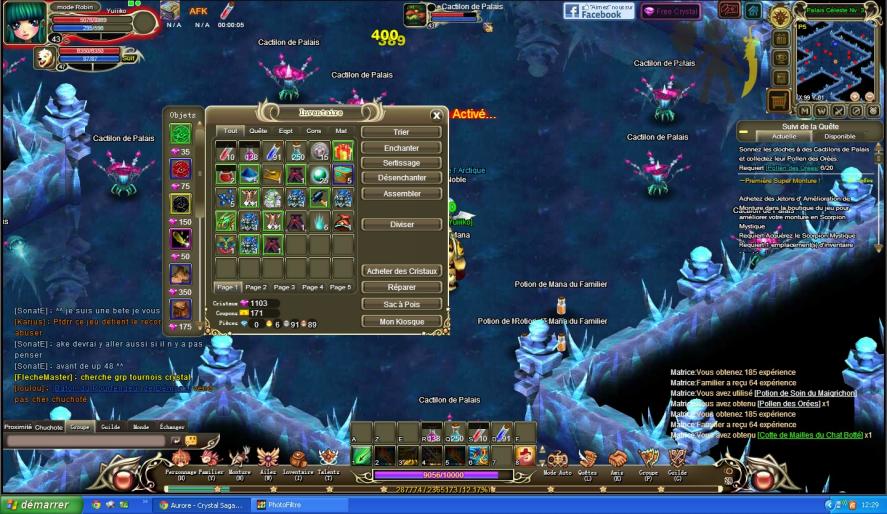Toggle Mode Auto in the bottom bar
The height and width of the screenshot is (514, 887).
[x=557, y=463]
